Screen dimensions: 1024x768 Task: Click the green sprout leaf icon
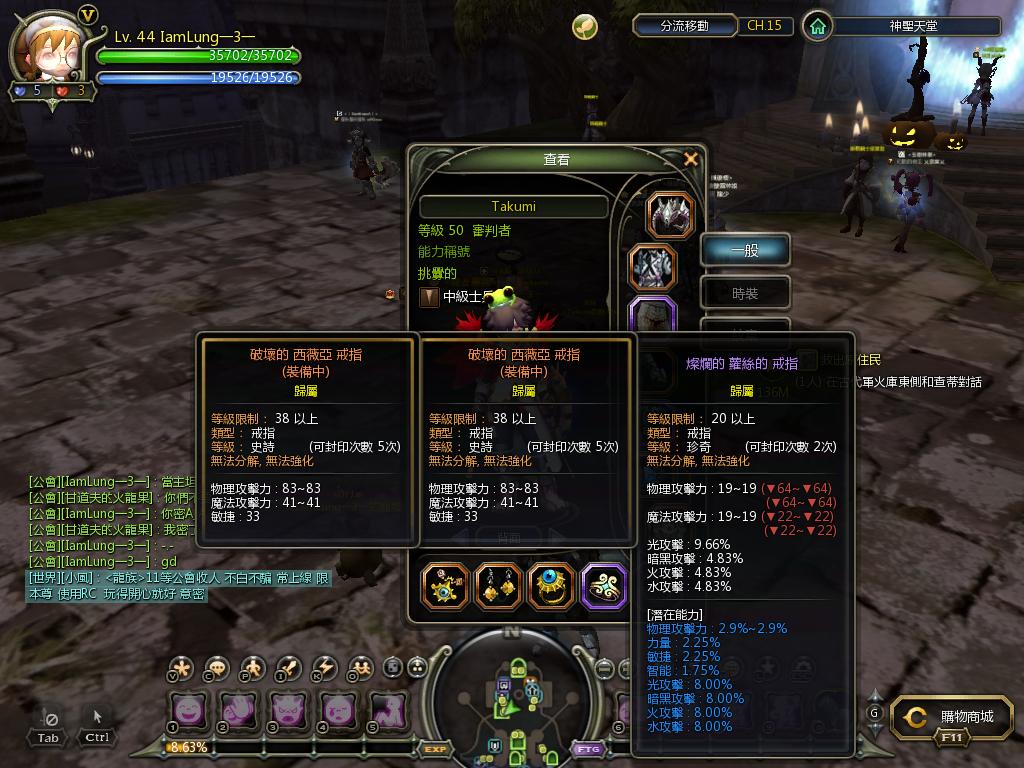coord(585,27)
